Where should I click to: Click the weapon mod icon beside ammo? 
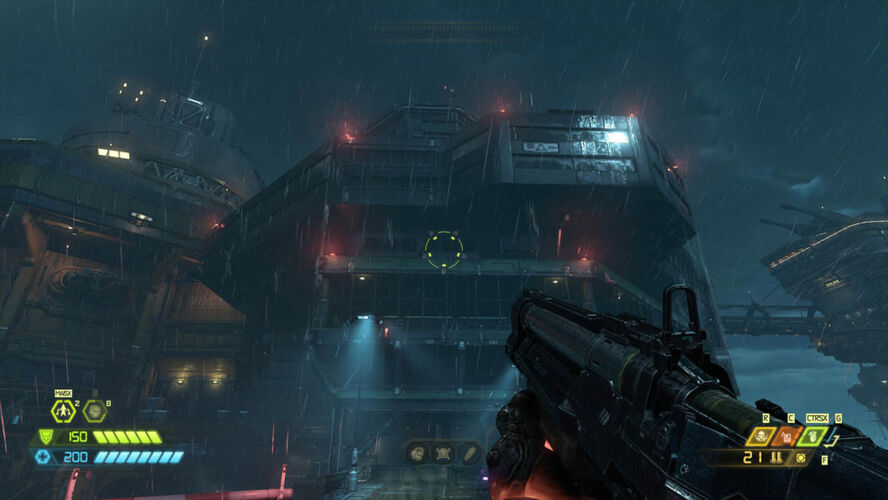[800, 458]
